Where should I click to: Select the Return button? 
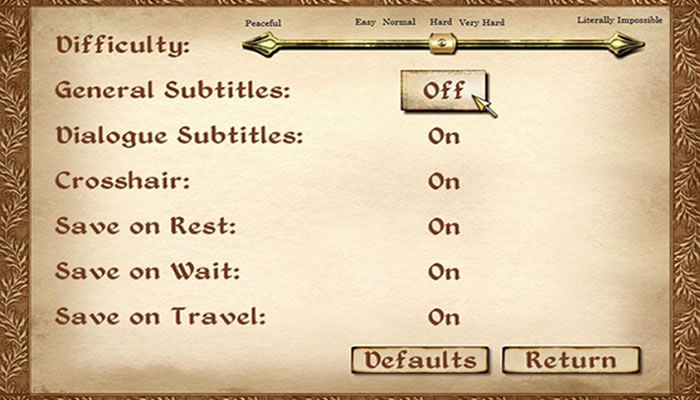click(x=571, y=360)
